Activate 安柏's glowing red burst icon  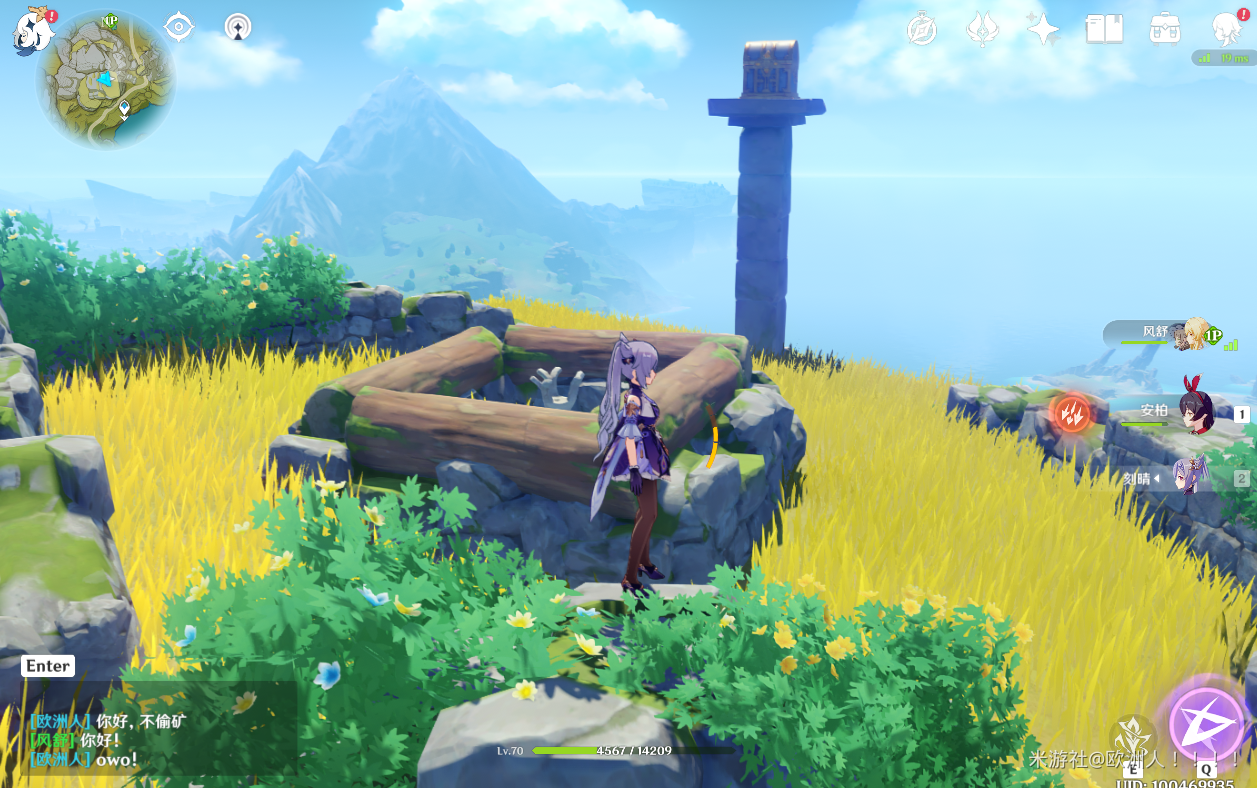(x=1071, y=412)
